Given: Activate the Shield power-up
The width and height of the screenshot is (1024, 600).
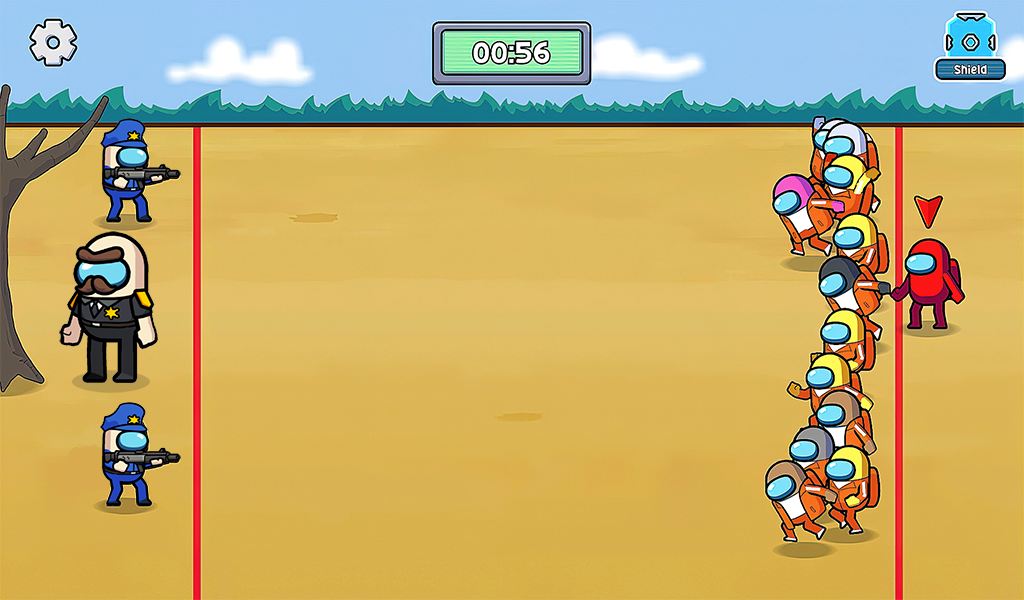Looking at the screenshot, I should [x=969, y=47].
